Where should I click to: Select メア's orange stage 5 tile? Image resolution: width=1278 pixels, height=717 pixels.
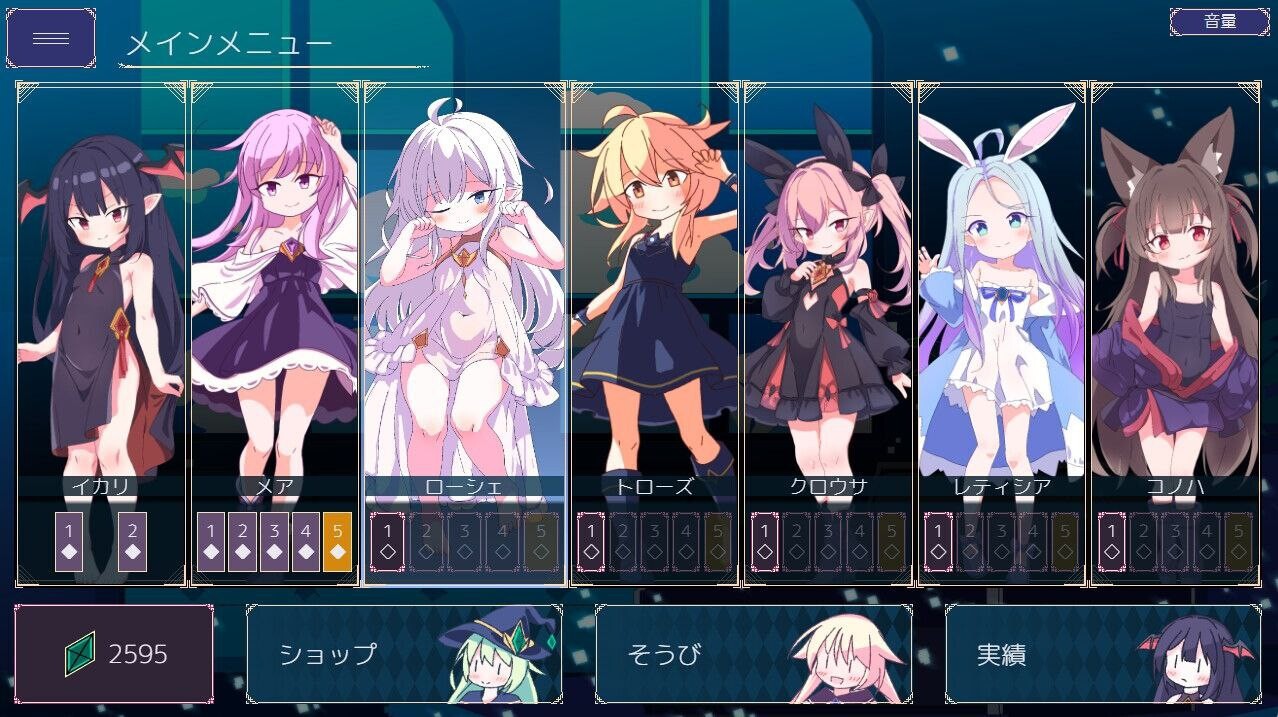point(337,541)
